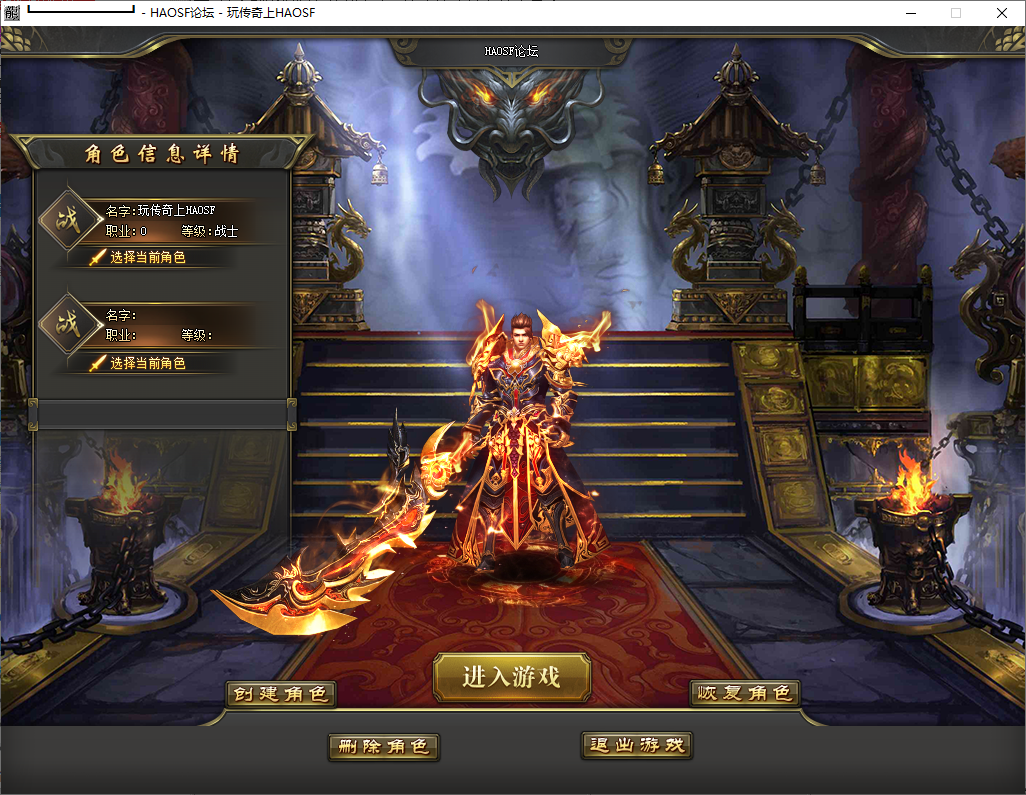Exit via the 退出游戏 button
The width and height of the screenshot is (1026, 795).
tap(636, 745)
